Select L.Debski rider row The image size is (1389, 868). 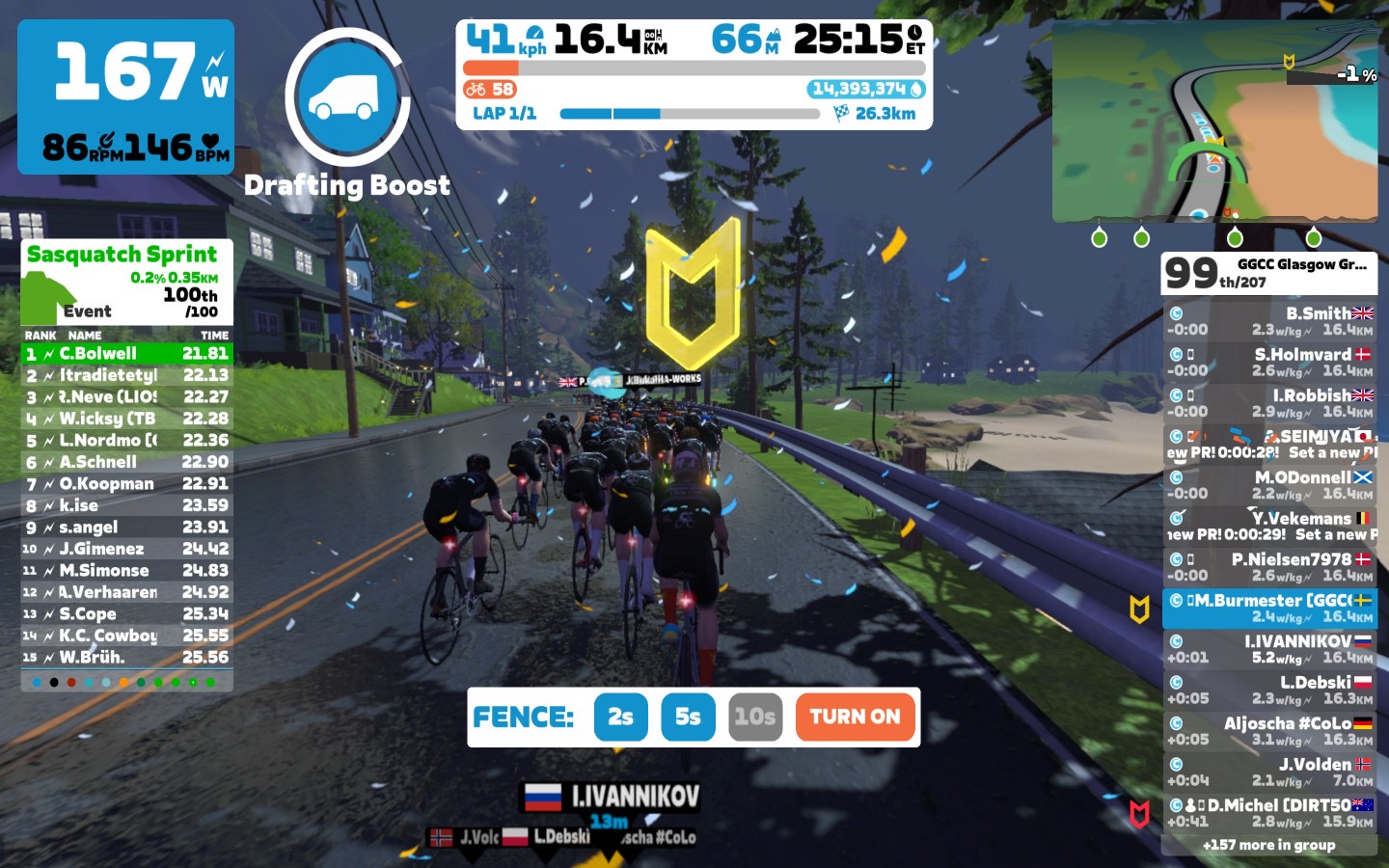(x=1269, y=690)
